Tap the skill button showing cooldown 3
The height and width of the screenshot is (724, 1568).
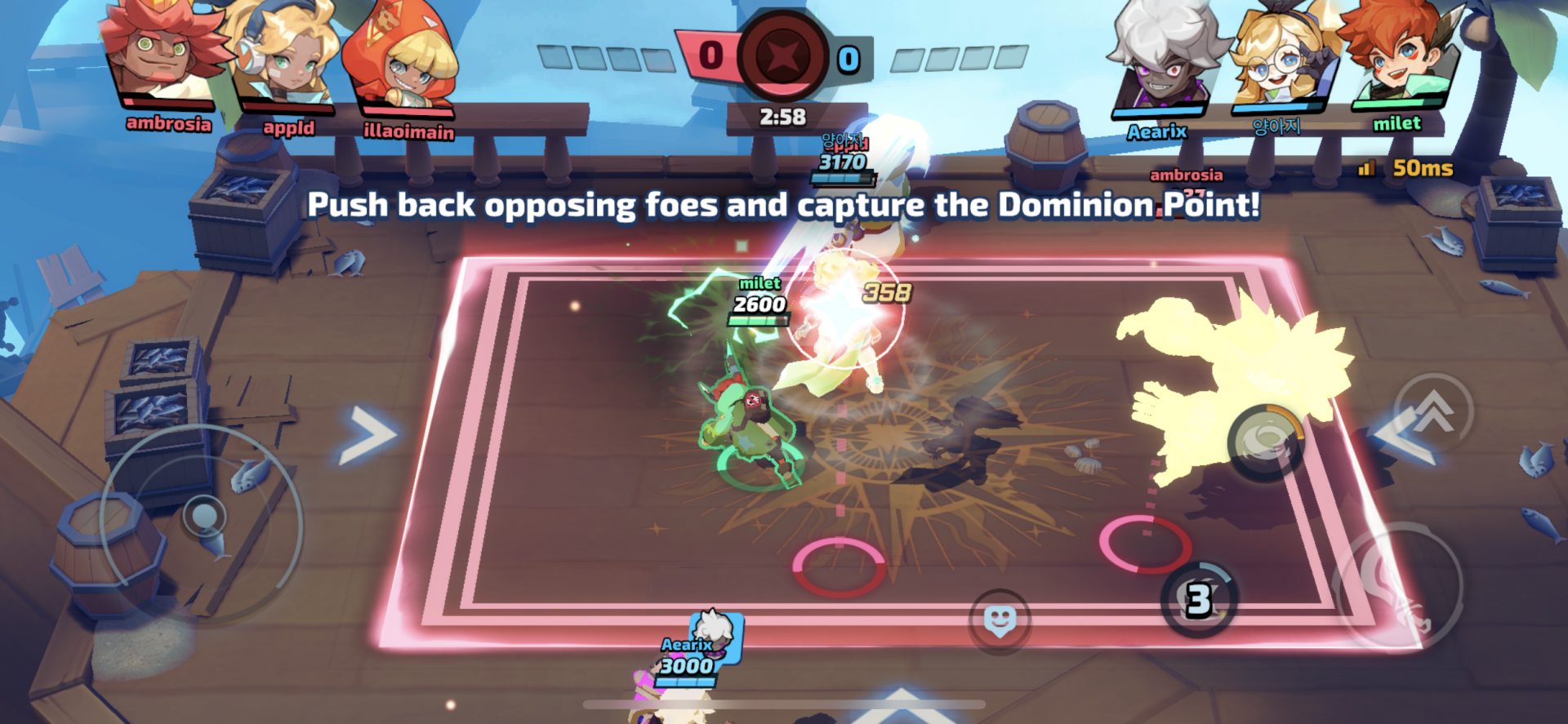pyautogui.click(x=1199, y=600)
